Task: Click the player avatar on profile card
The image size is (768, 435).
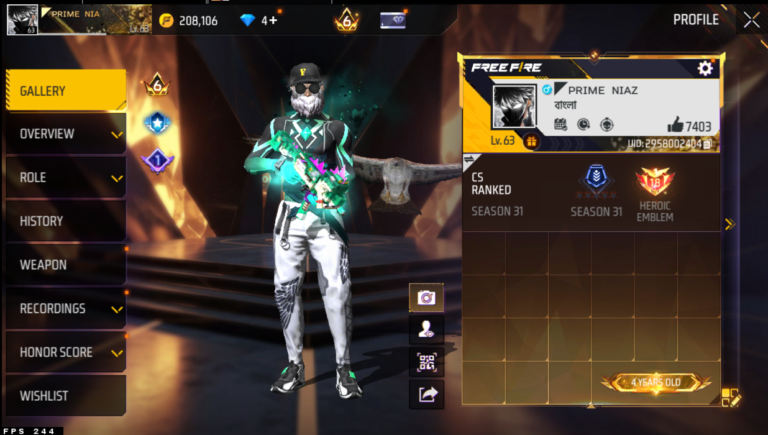Action: coord(517,108)
